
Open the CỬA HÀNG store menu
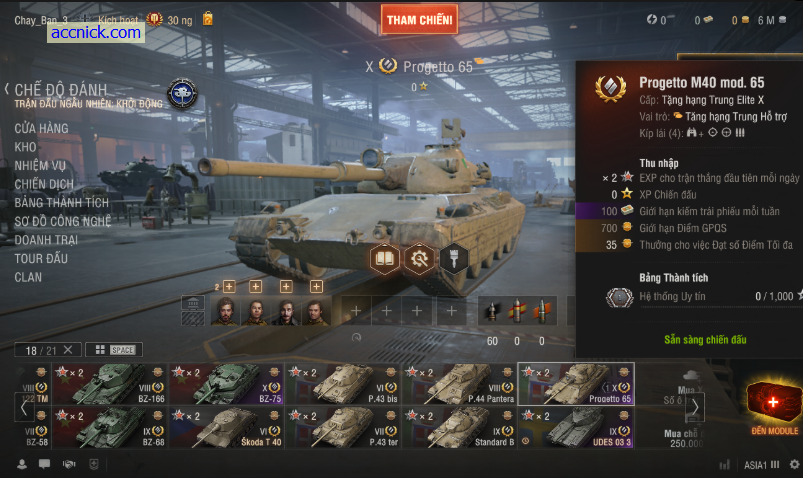pos(41,129)
